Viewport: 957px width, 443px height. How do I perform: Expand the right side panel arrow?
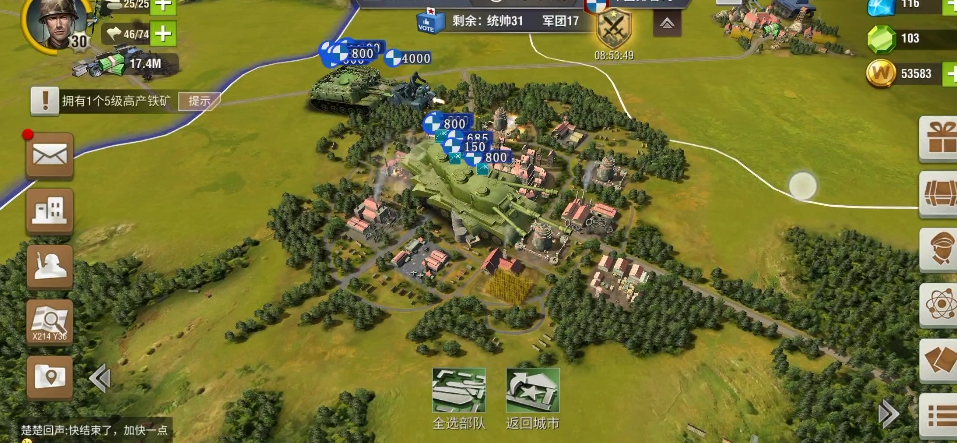(x=889, y=413)
